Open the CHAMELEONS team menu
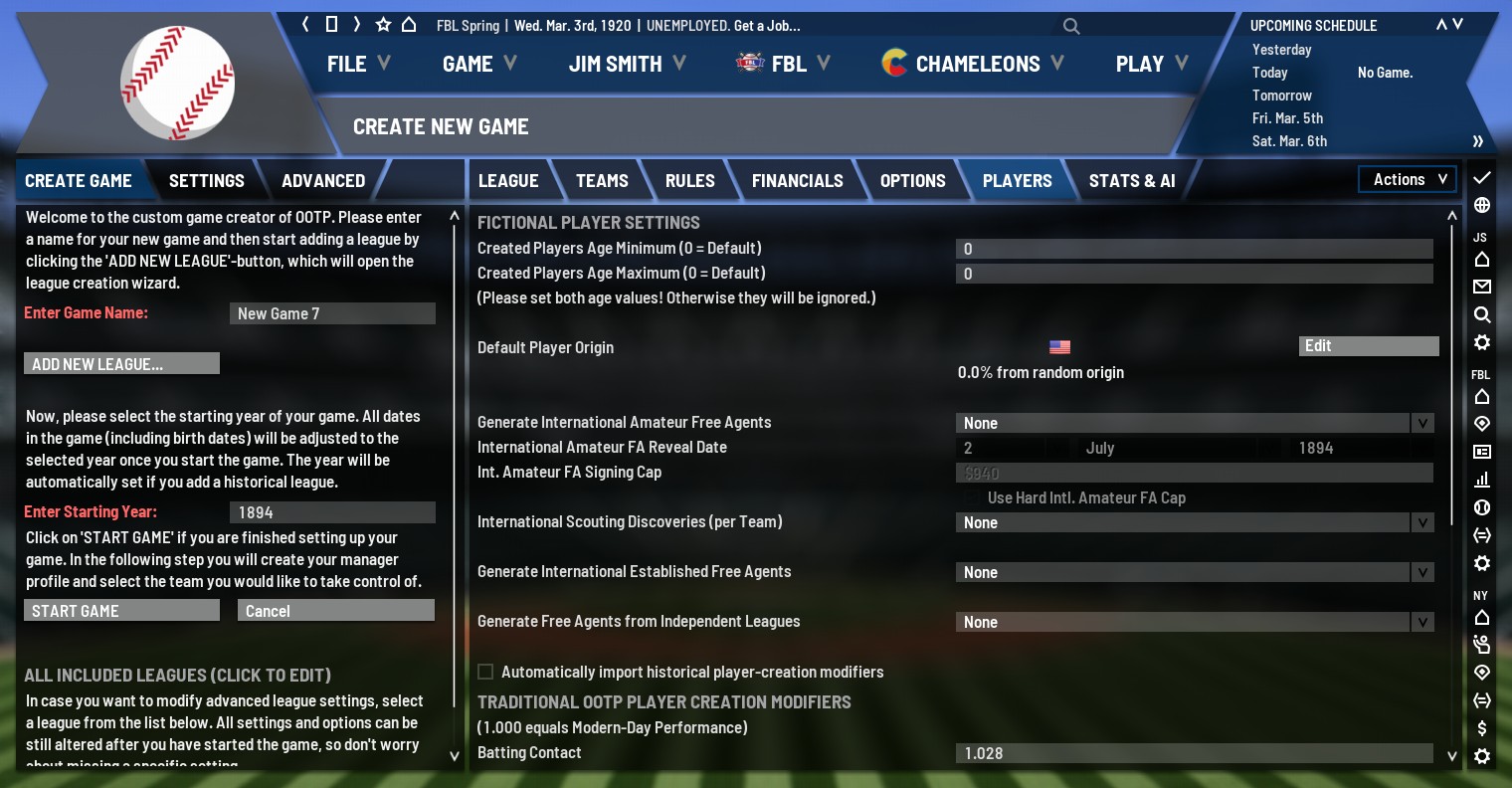Viewport: 1512px width, 788px height. coord(973,64)
